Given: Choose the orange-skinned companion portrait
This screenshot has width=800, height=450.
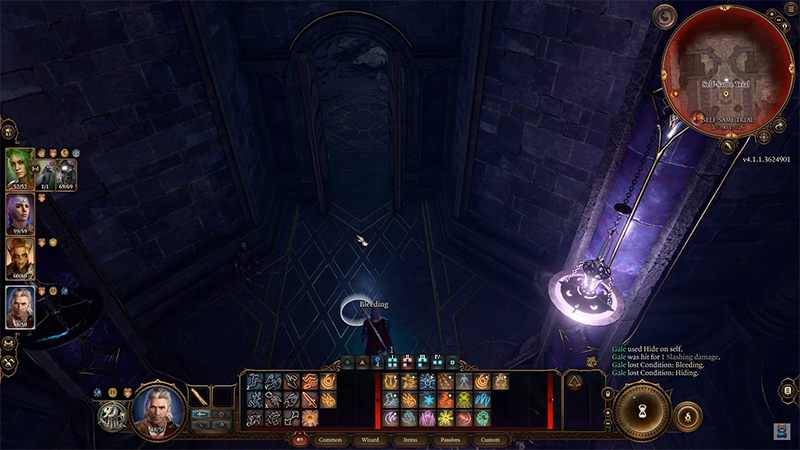Looking at the screenshot, I should coord(20,258).
